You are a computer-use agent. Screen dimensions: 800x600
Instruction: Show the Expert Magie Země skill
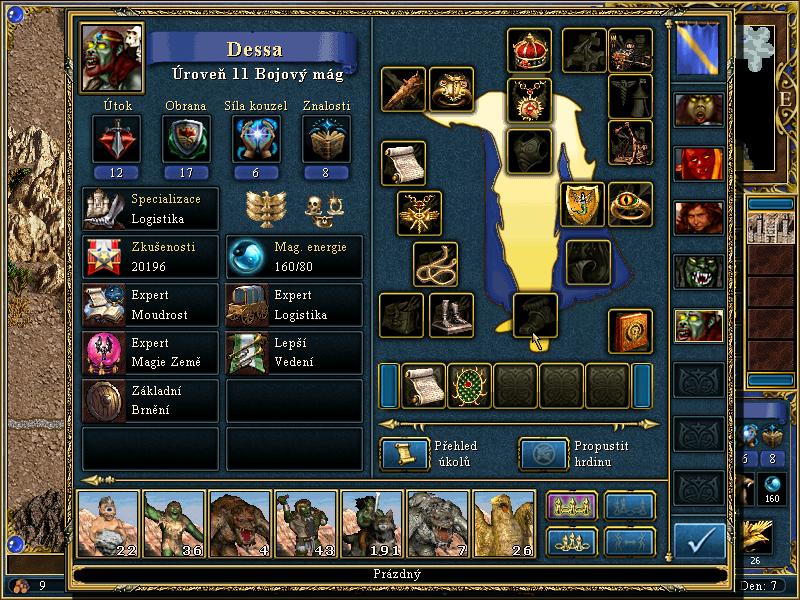pos(150,354)
